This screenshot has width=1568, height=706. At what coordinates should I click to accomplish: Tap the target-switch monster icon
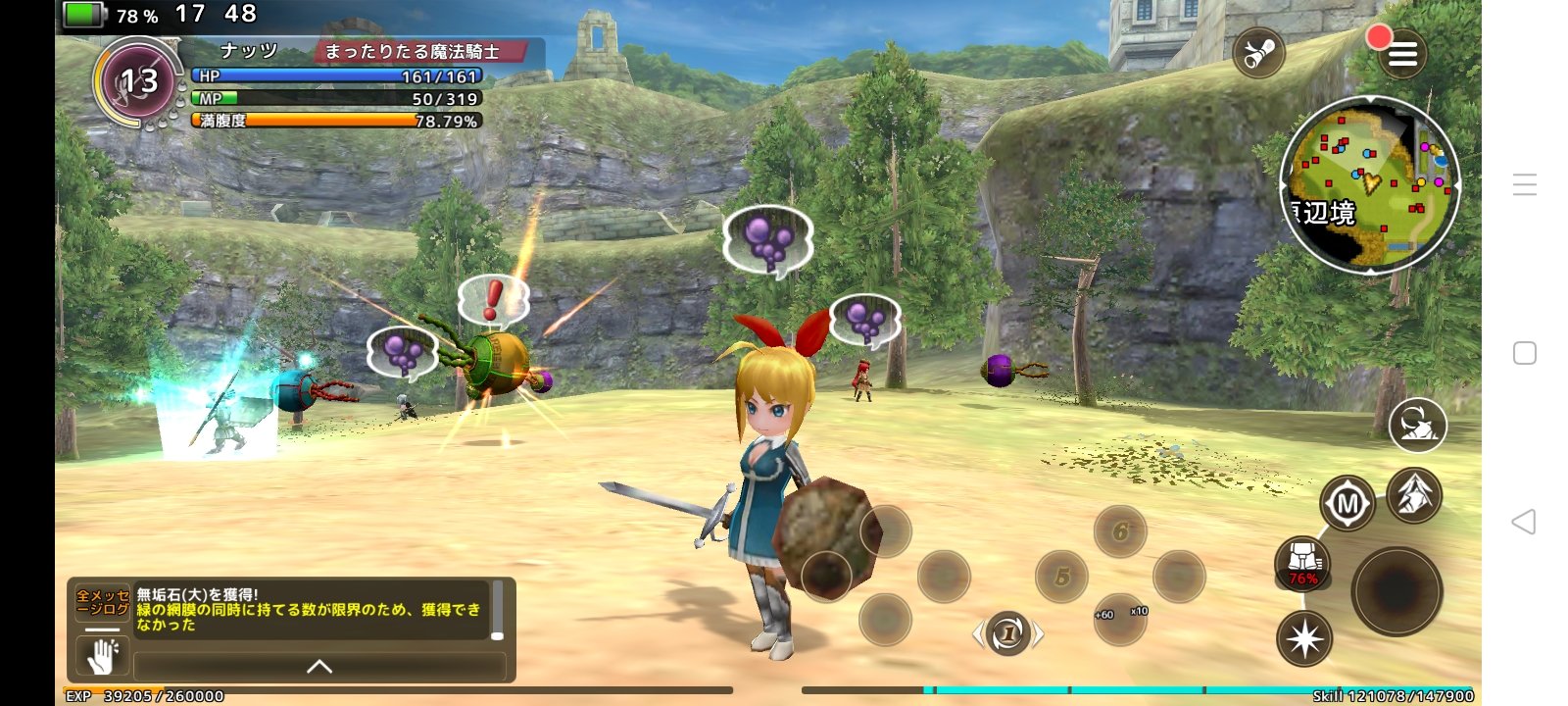(1417, 425)
